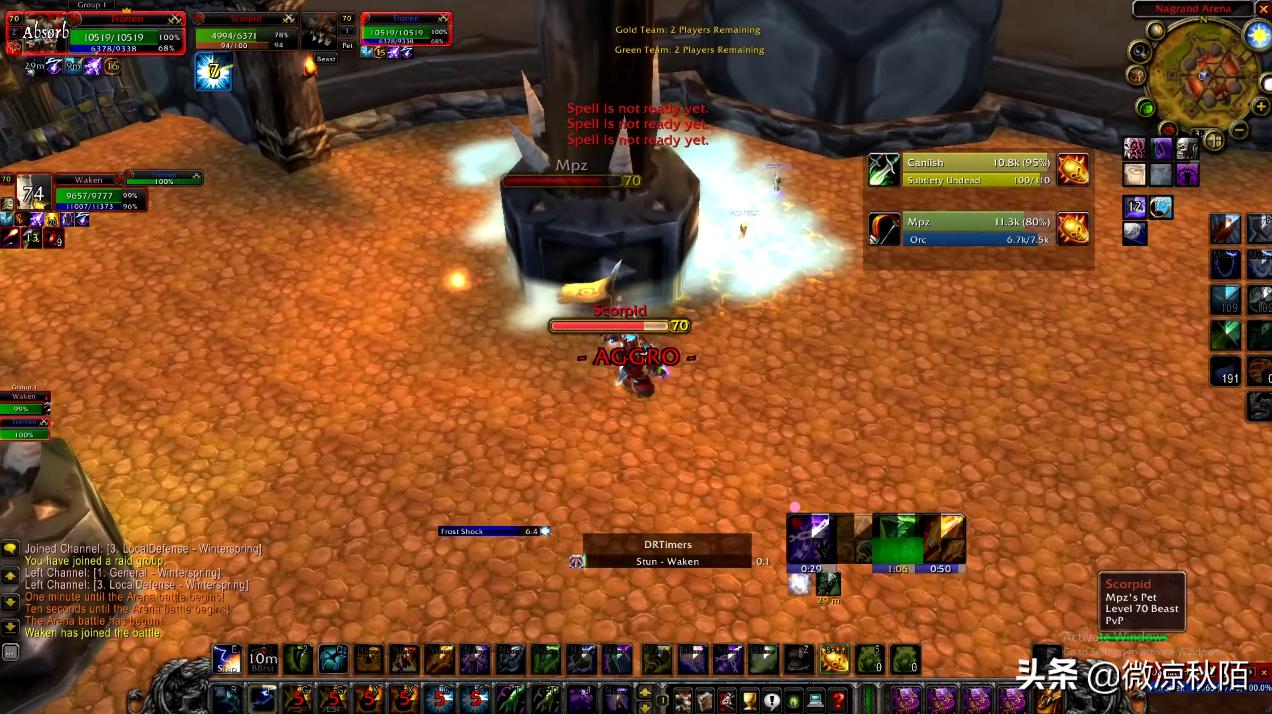
Task: Select the player portrait showing Absorb
Action: (45, 33)
